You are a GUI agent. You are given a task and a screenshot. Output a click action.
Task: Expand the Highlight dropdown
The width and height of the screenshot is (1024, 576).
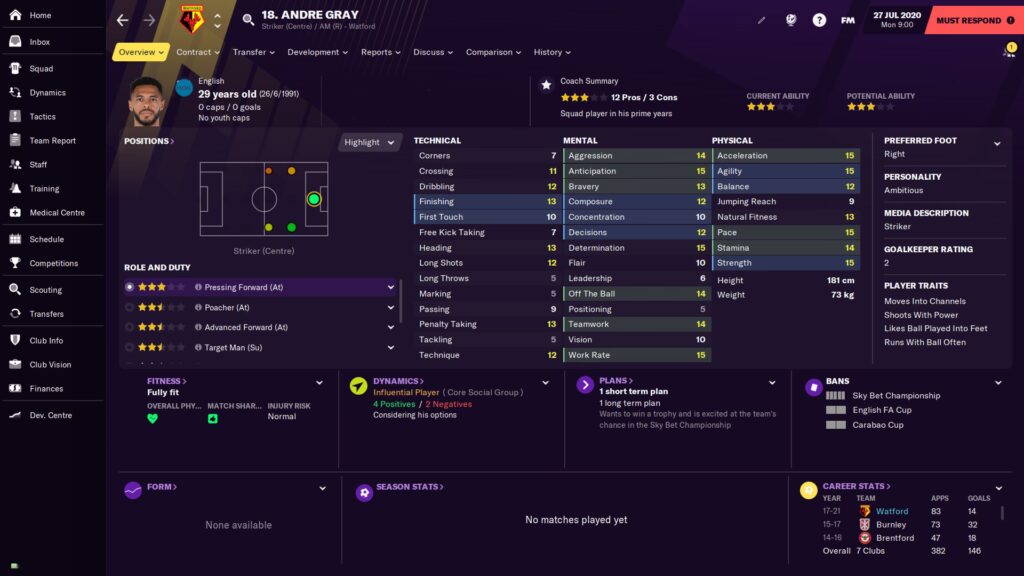371,142
